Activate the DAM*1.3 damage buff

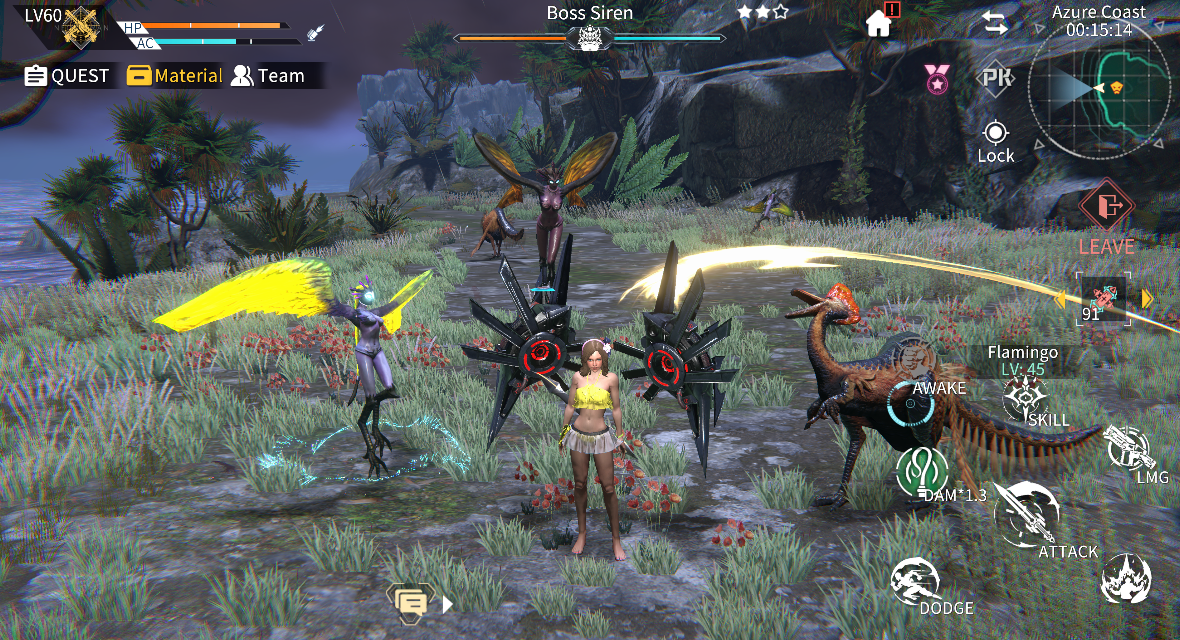pyautogui.click(x=922, y=472)
